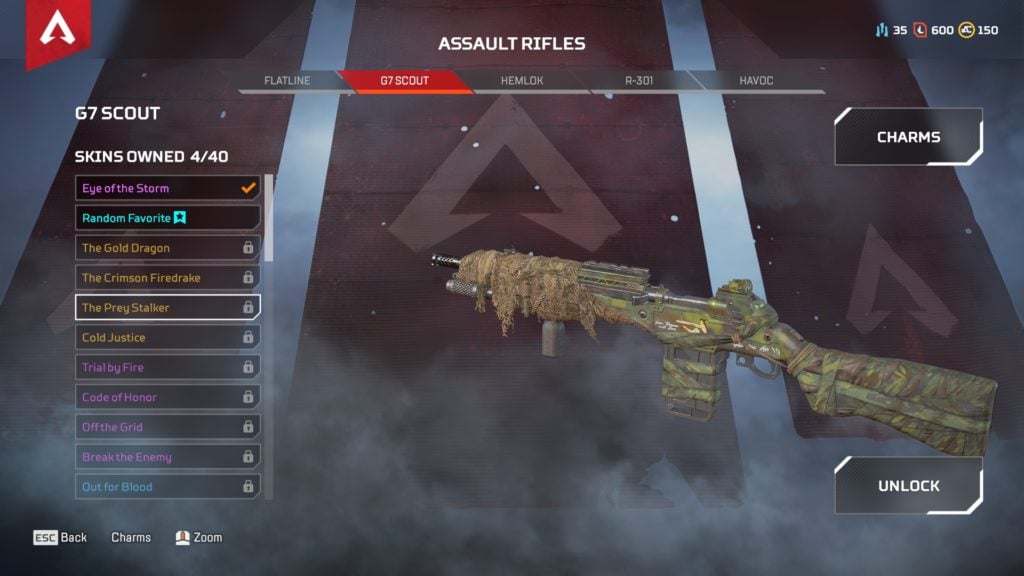The height and width of the screenshot is (576, 1024).
Task: Choose the Off the Grid skin
Action: coord(168,427)
